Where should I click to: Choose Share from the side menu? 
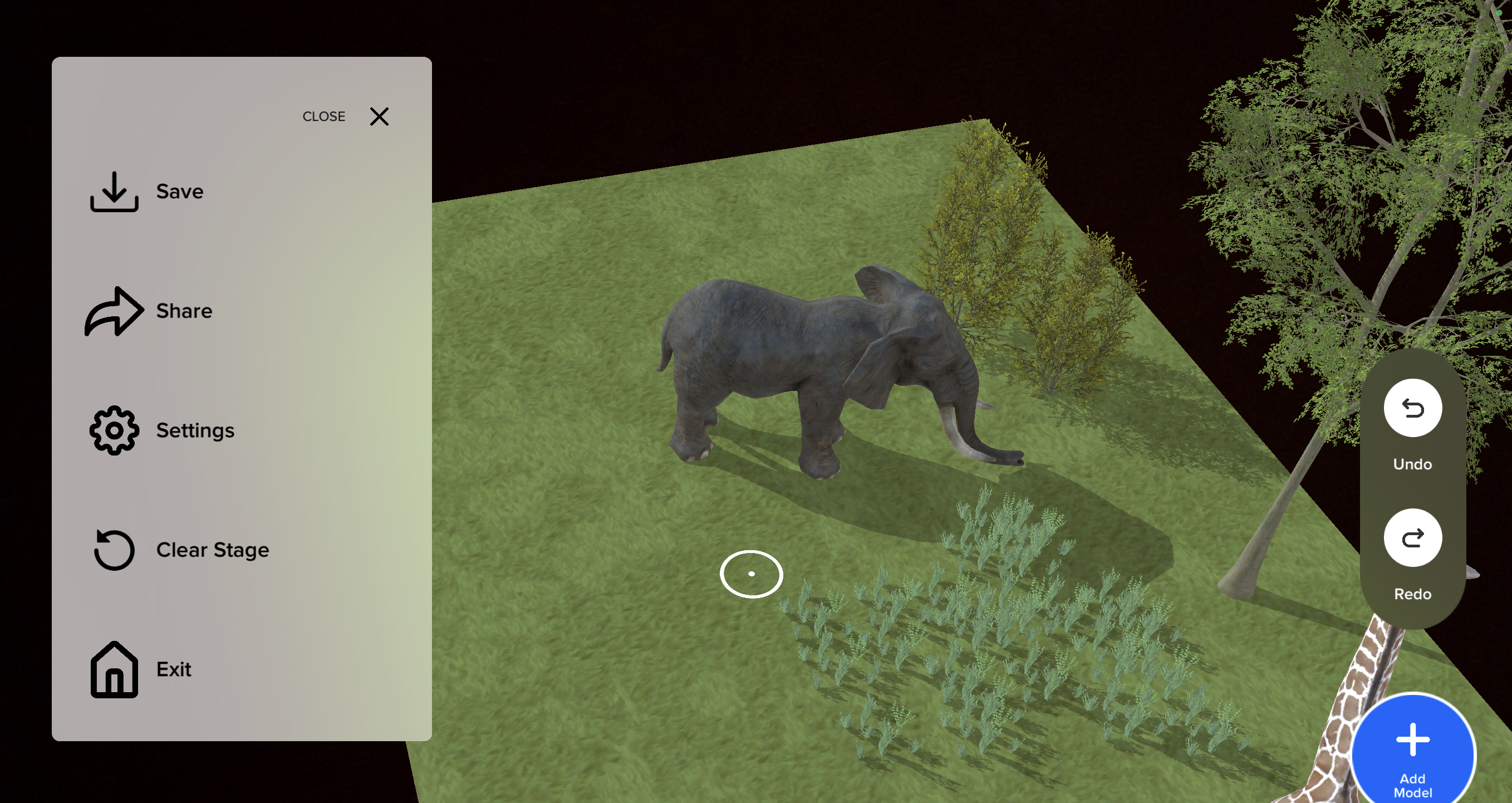(x=184, y=311)
